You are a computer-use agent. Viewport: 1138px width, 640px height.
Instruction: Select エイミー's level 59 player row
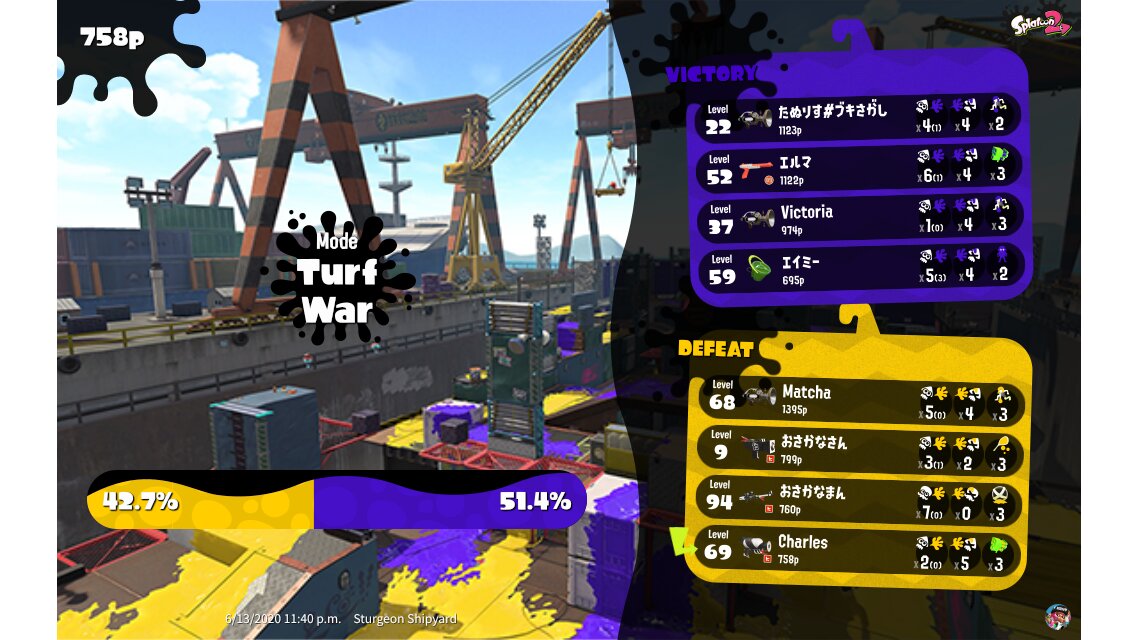(860, 268)
